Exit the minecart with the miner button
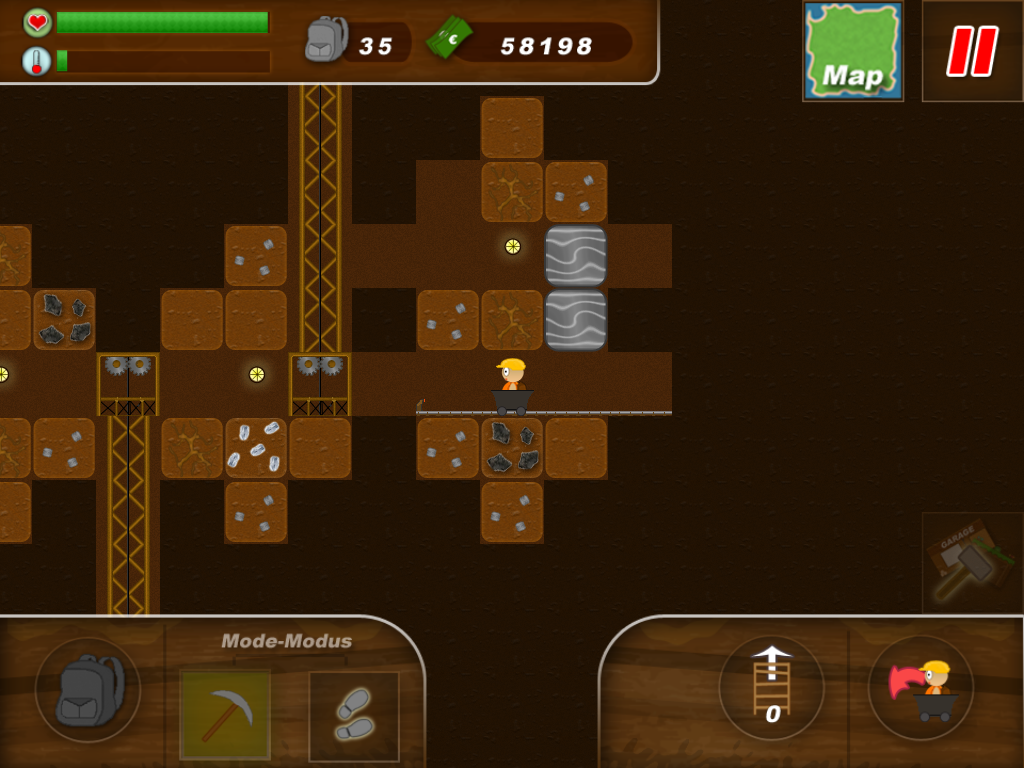 920,687
